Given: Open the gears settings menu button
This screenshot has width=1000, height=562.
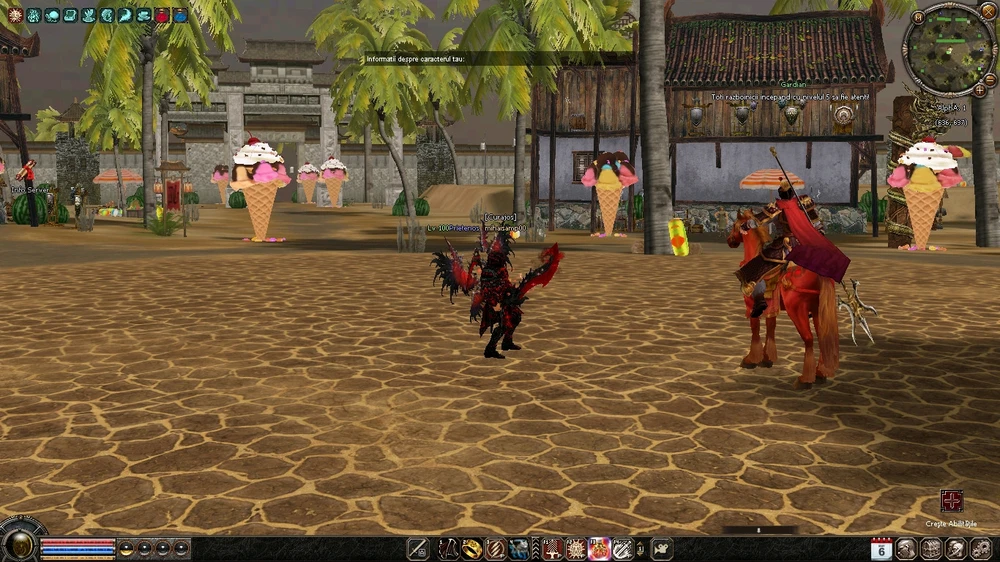Looking at the screenshot, I should coord(979,548).
